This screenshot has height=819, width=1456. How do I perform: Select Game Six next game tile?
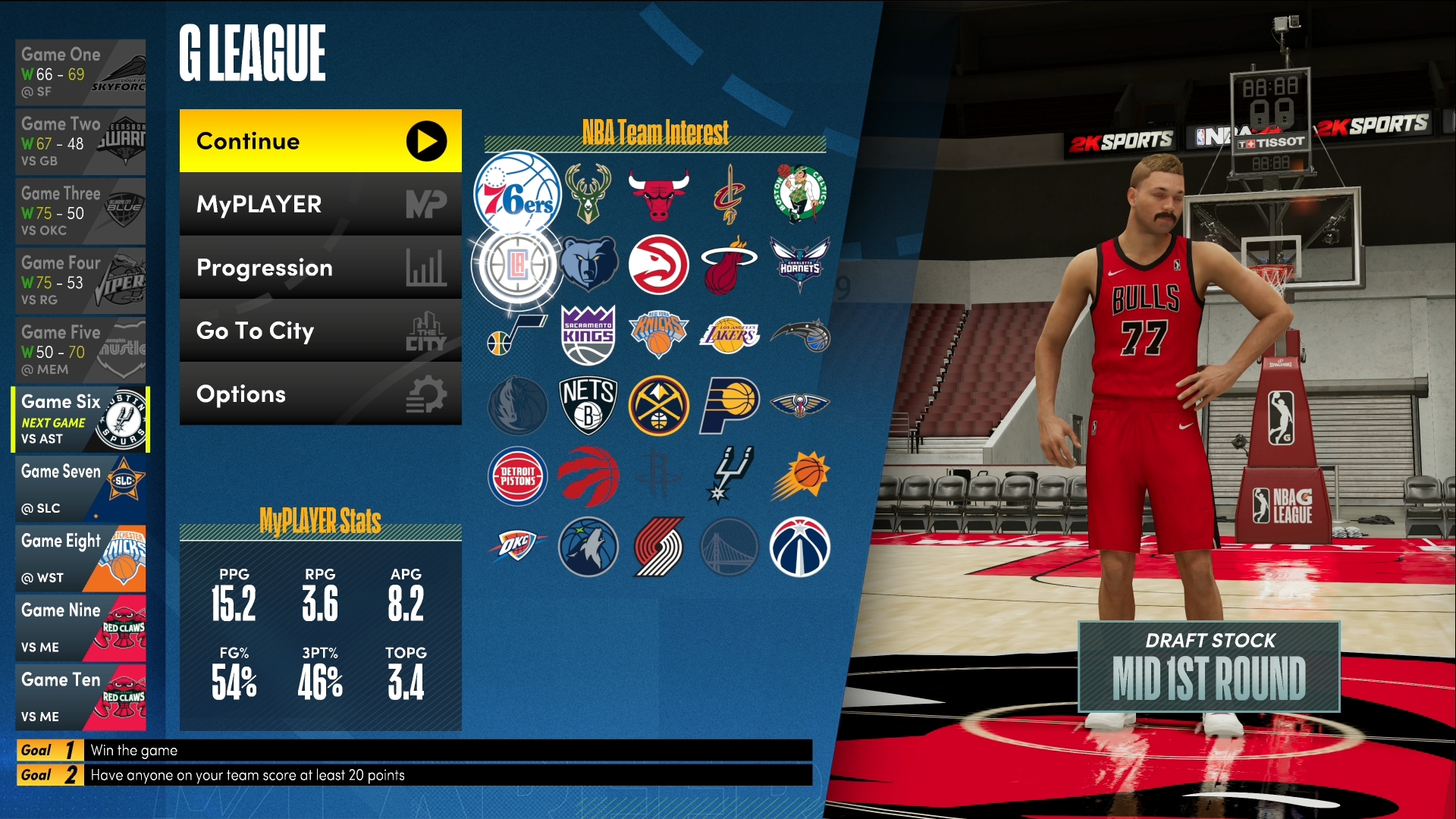80,419
